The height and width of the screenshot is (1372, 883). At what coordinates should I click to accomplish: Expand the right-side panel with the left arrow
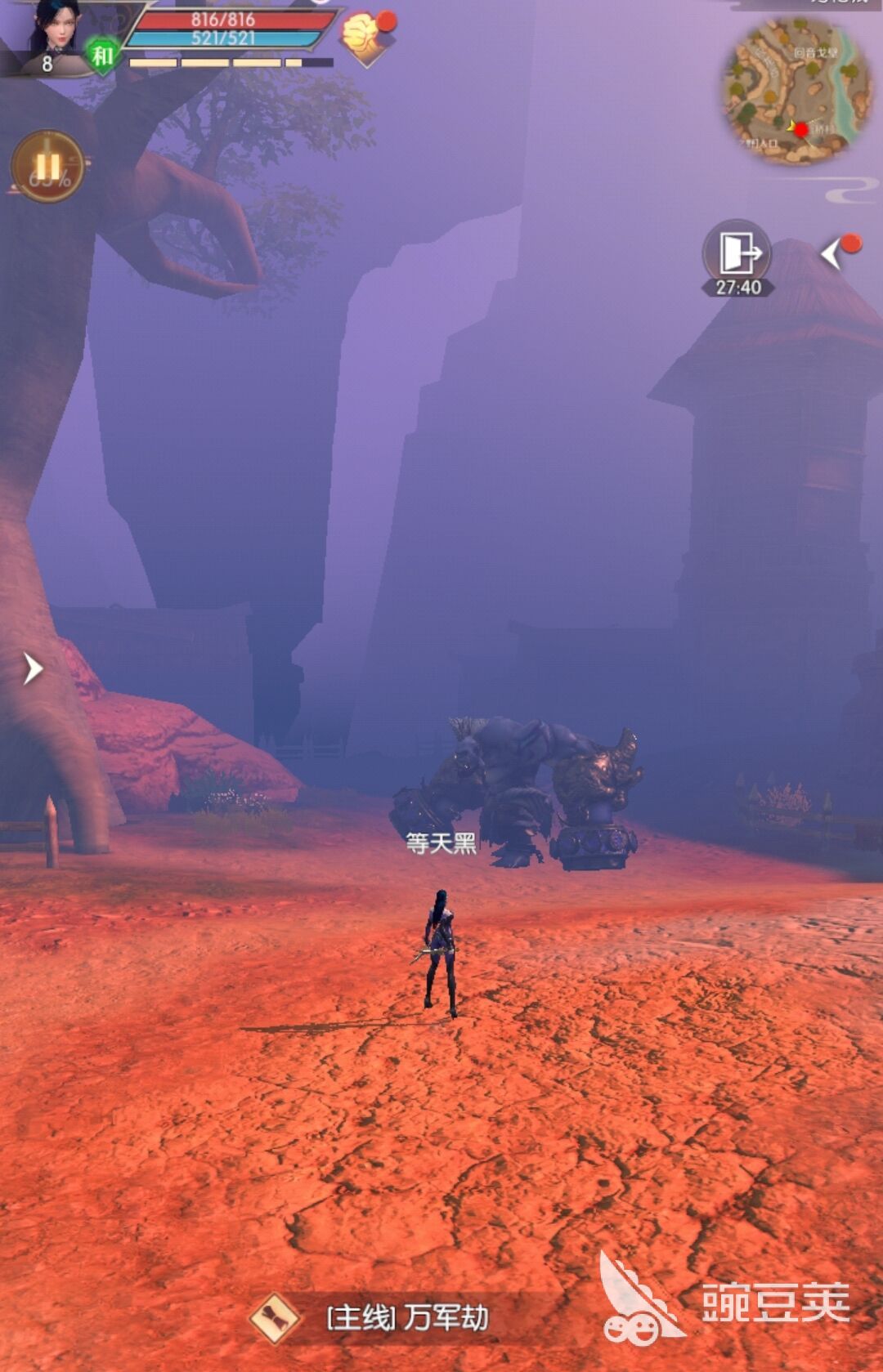[x=832, y=254]
